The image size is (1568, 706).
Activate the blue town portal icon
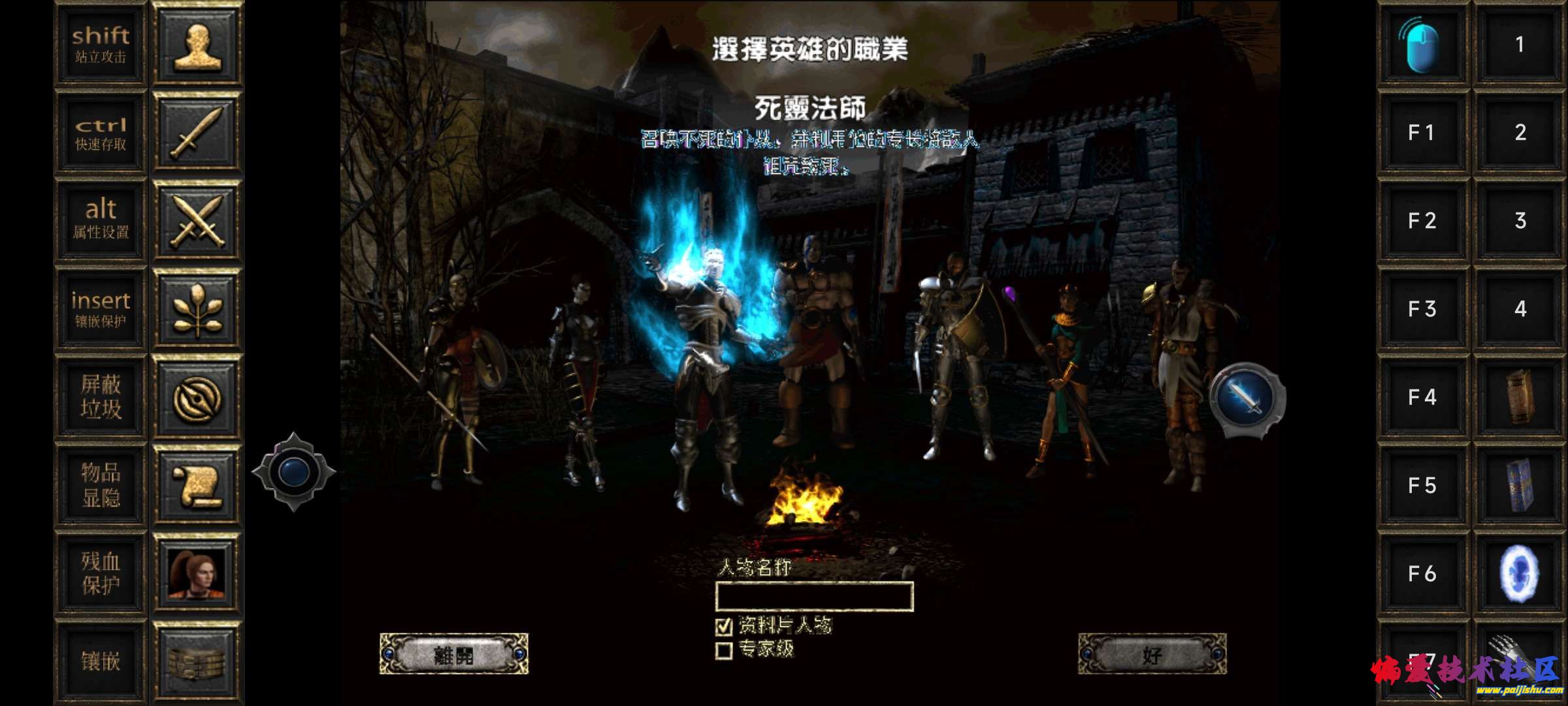click(1520, 573)
